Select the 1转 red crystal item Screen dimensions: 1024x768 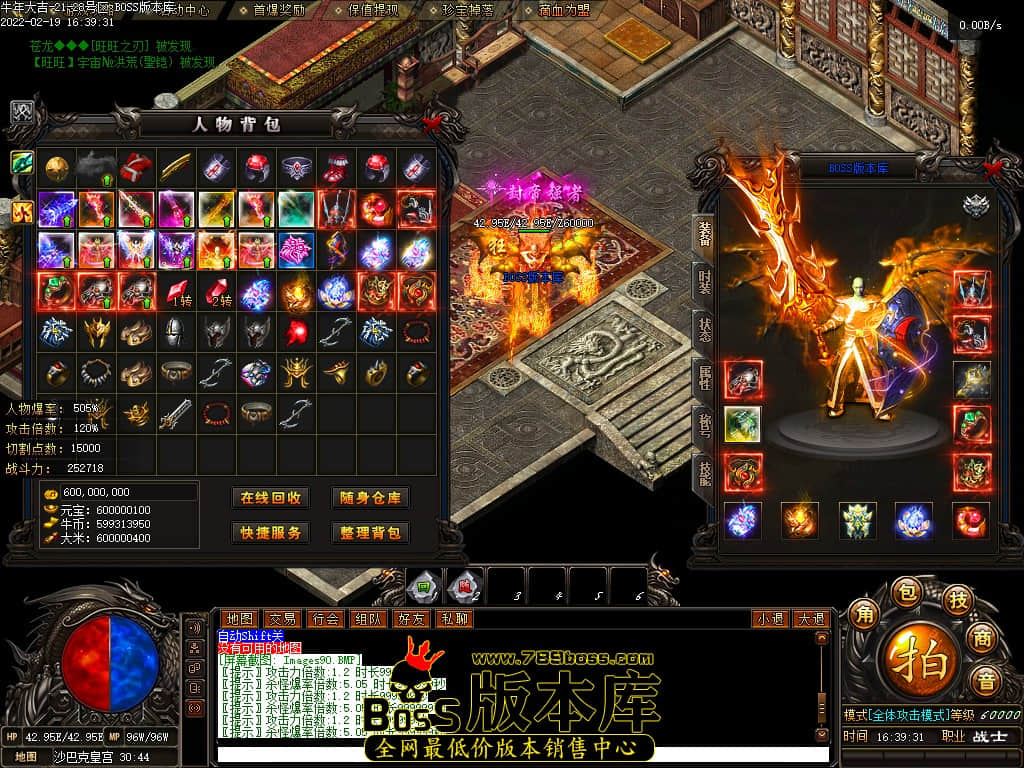177,292
